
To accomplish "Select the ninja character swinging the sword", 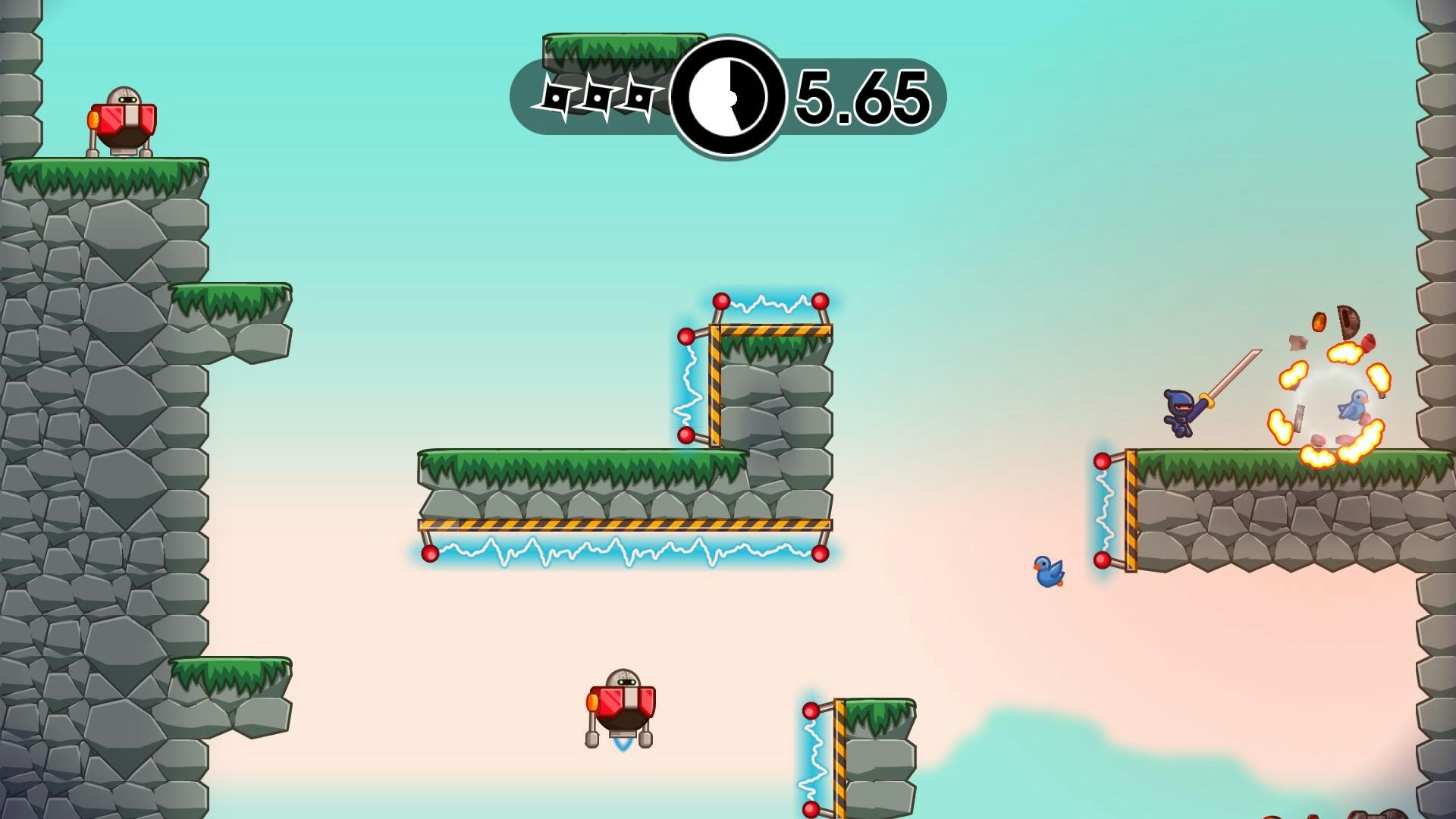I will point(1179,409).
